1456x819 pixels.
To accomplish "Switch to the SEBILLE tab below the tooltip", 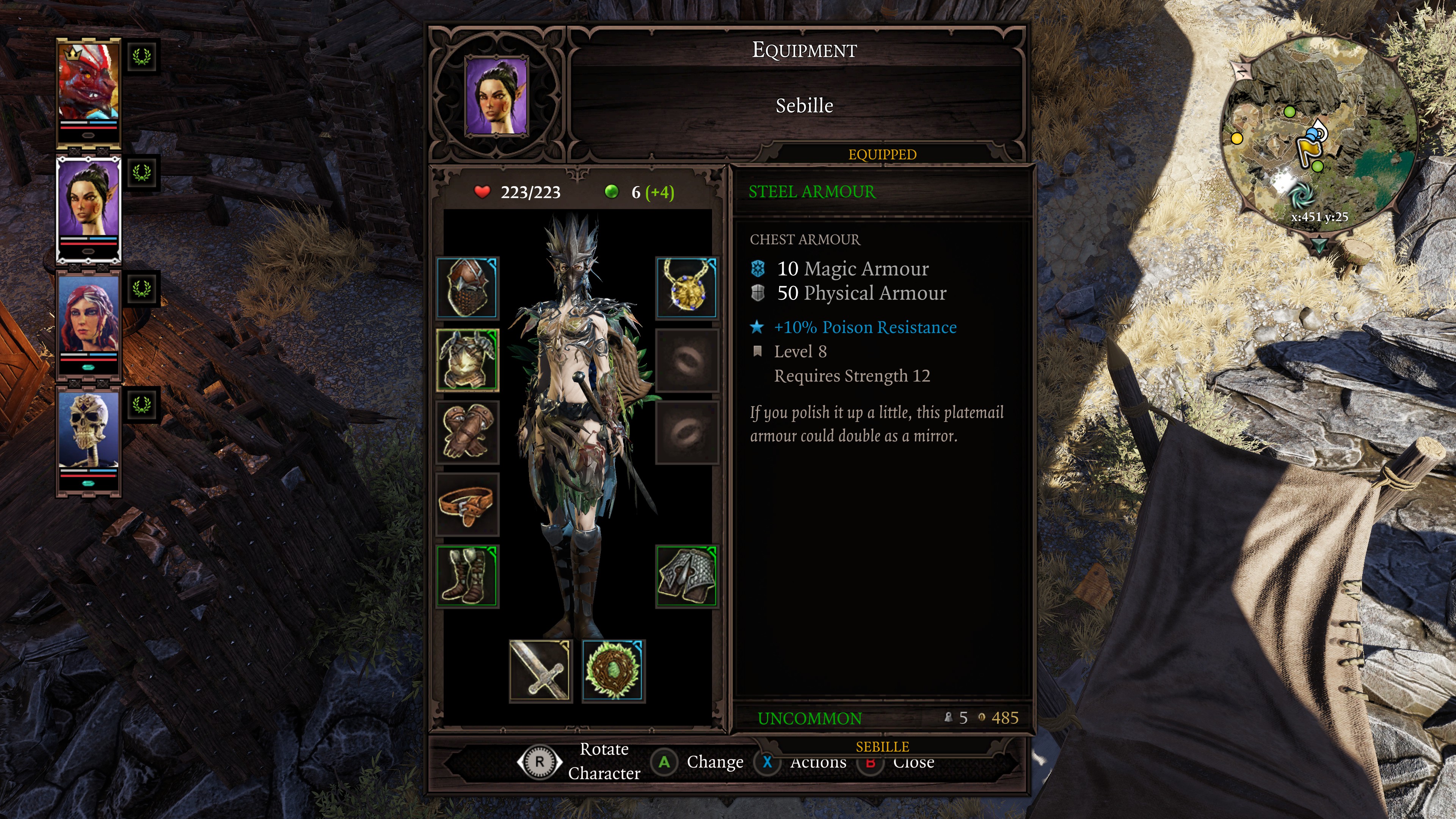I will [x=882, y=747].
